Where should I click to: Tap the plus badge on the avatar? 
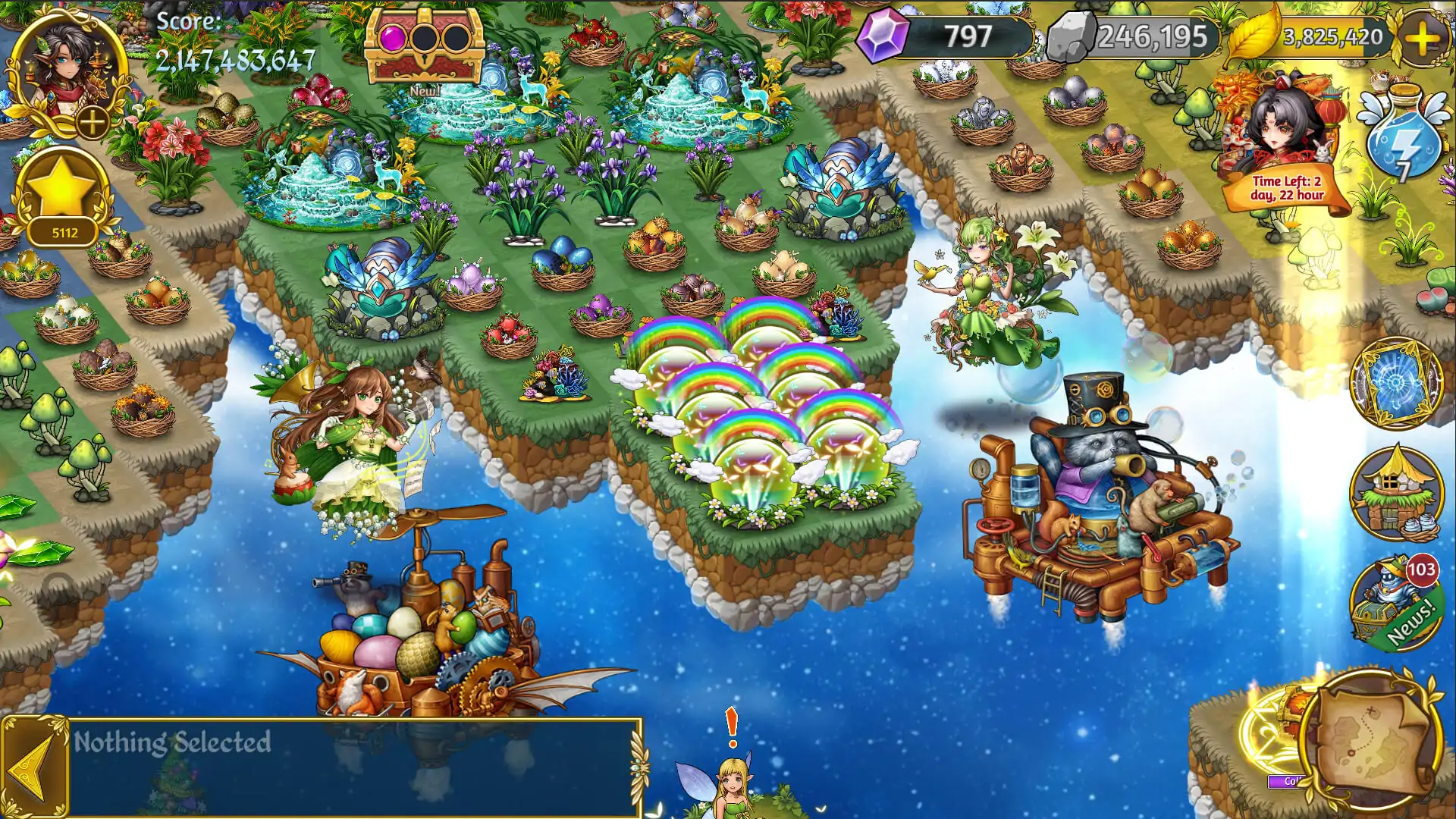click(x=93, y=122)
